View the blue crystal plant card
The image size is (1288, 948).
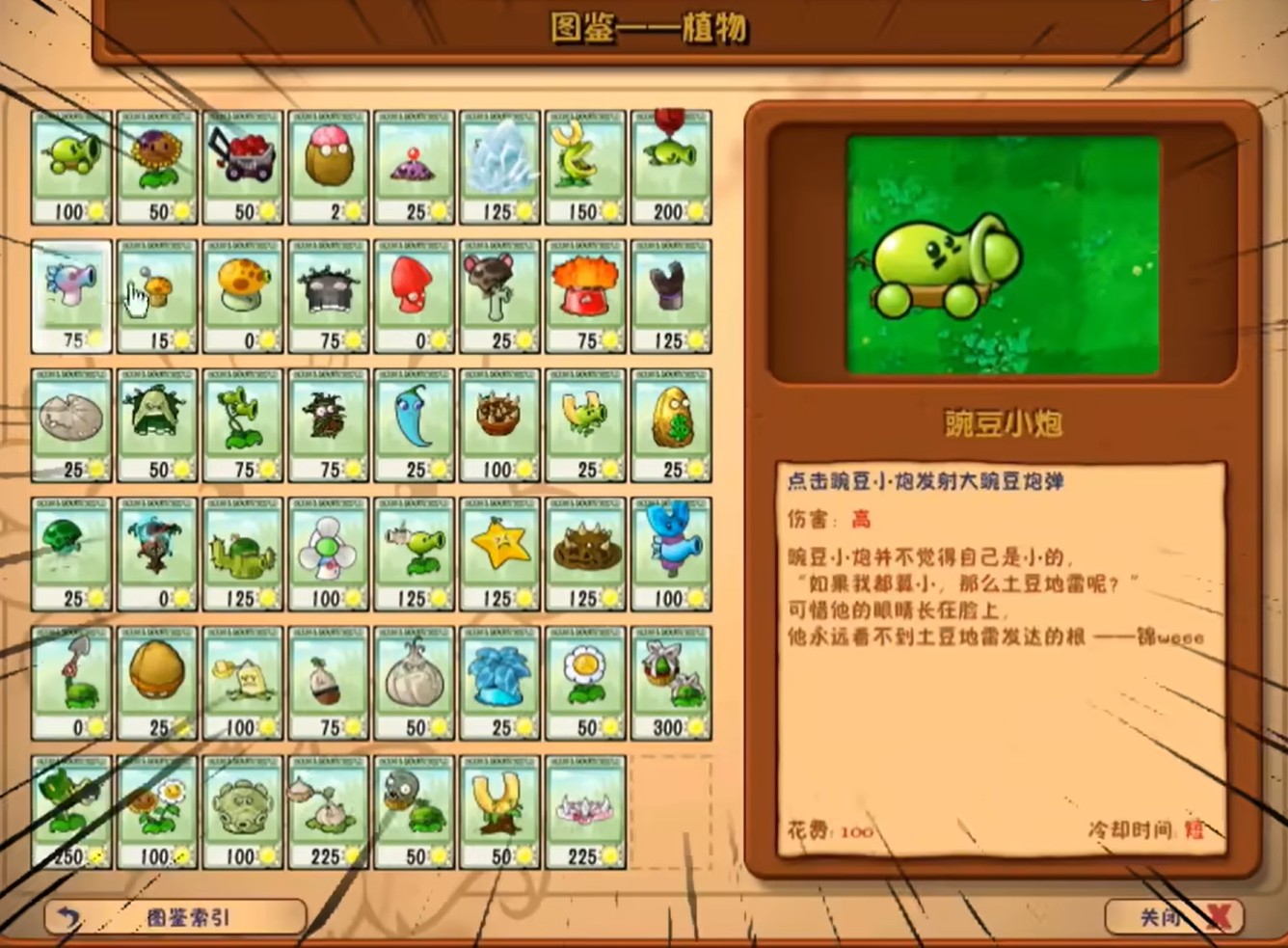point(499,680)
